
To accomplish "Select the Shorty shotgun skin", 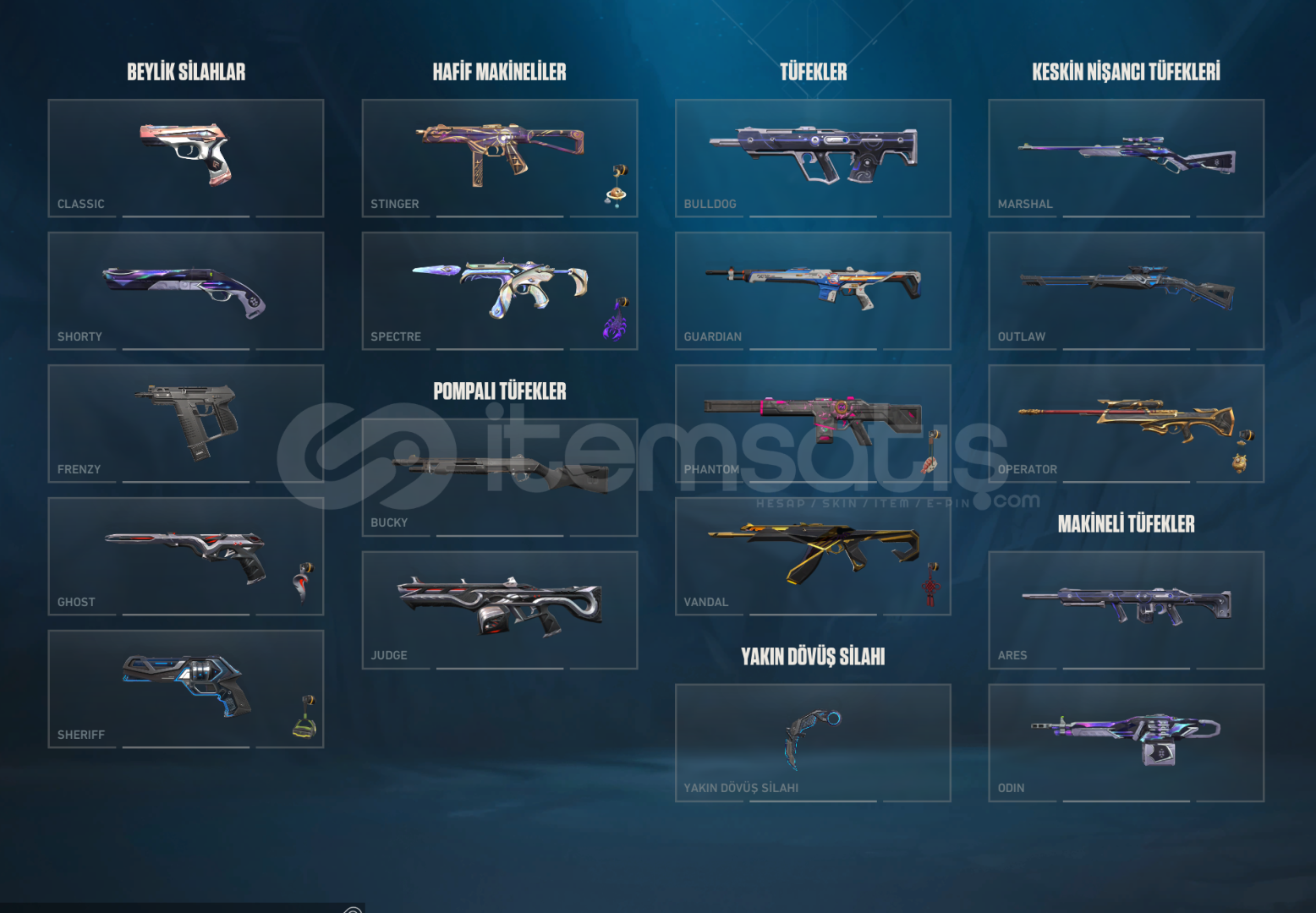I will [185, 289].
